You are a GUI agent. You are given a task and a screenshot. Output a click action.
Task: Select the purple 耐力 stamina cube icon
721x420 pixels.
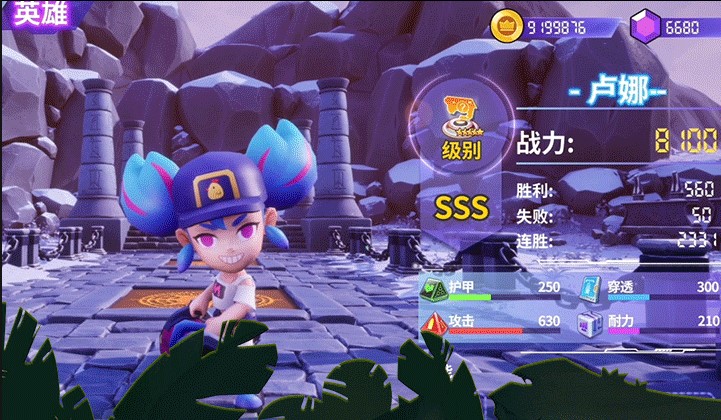[x=590, y=322]
